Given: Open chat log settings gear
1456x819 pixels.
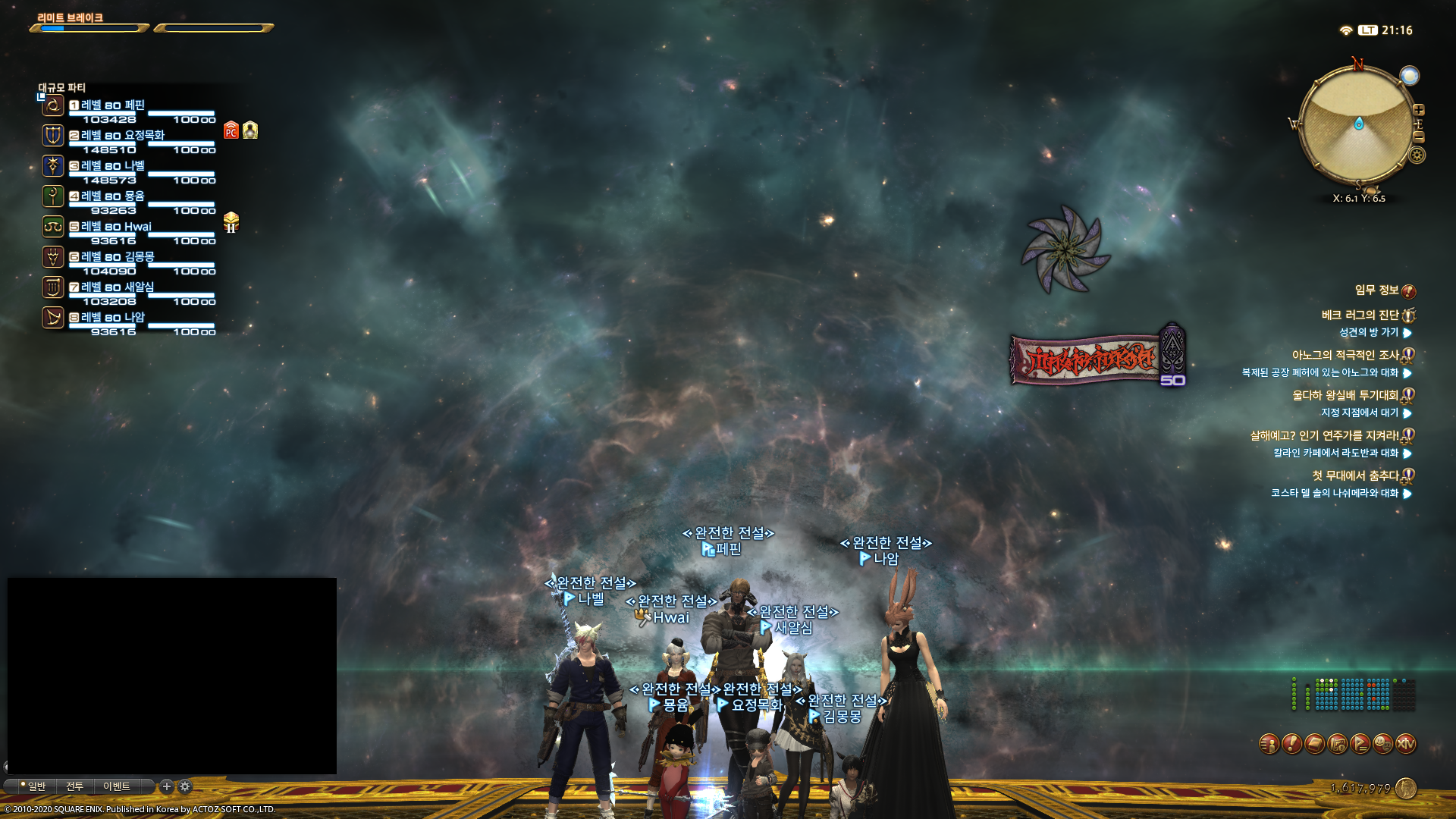Looking at the screenshot, I should pos(185,786).
